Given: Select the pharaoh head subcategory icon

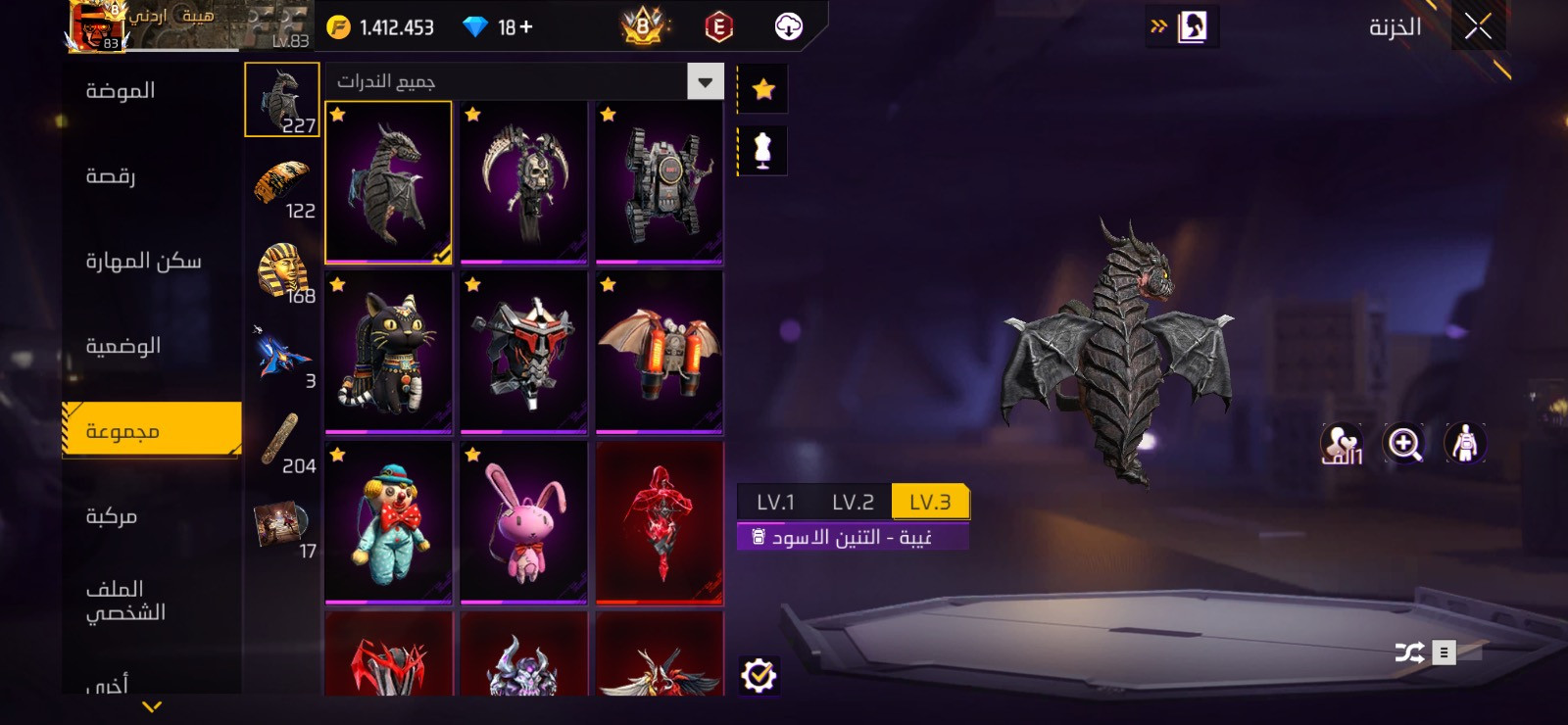Looking at the screenshot, I should point(283,271).
